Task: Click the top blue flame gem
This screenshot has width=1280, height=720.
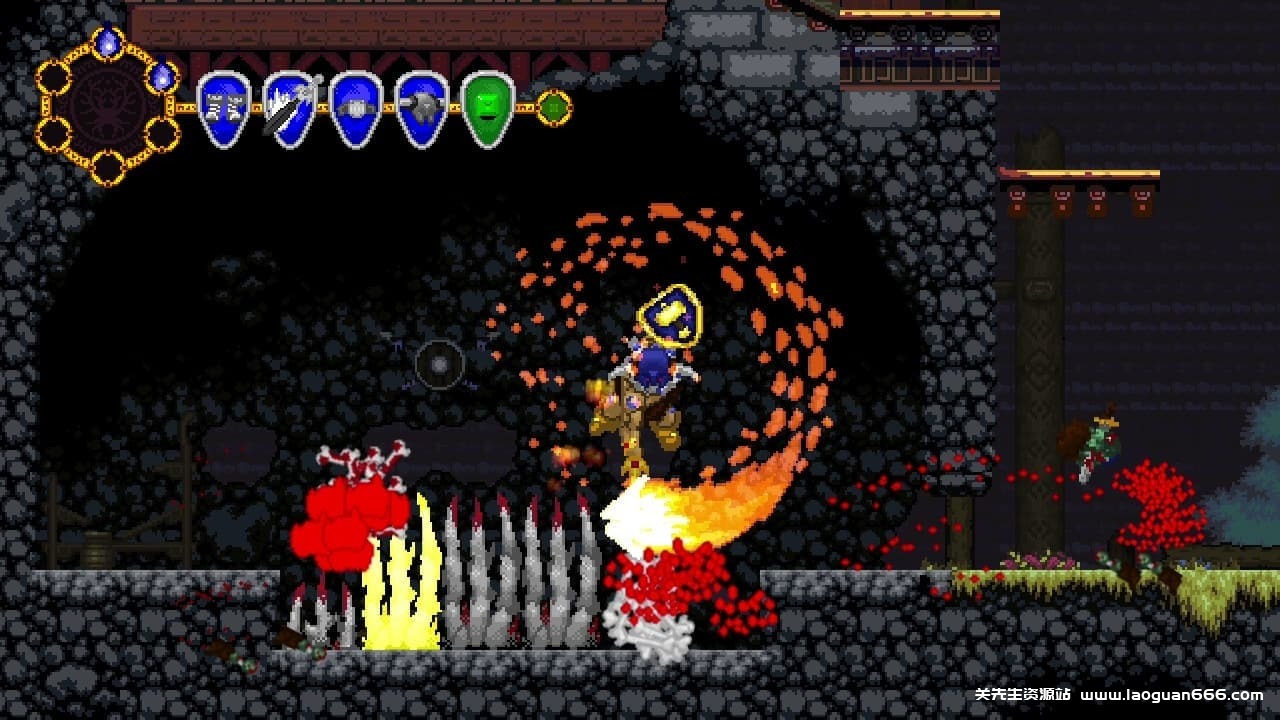Action: click(x=108, y=42)
